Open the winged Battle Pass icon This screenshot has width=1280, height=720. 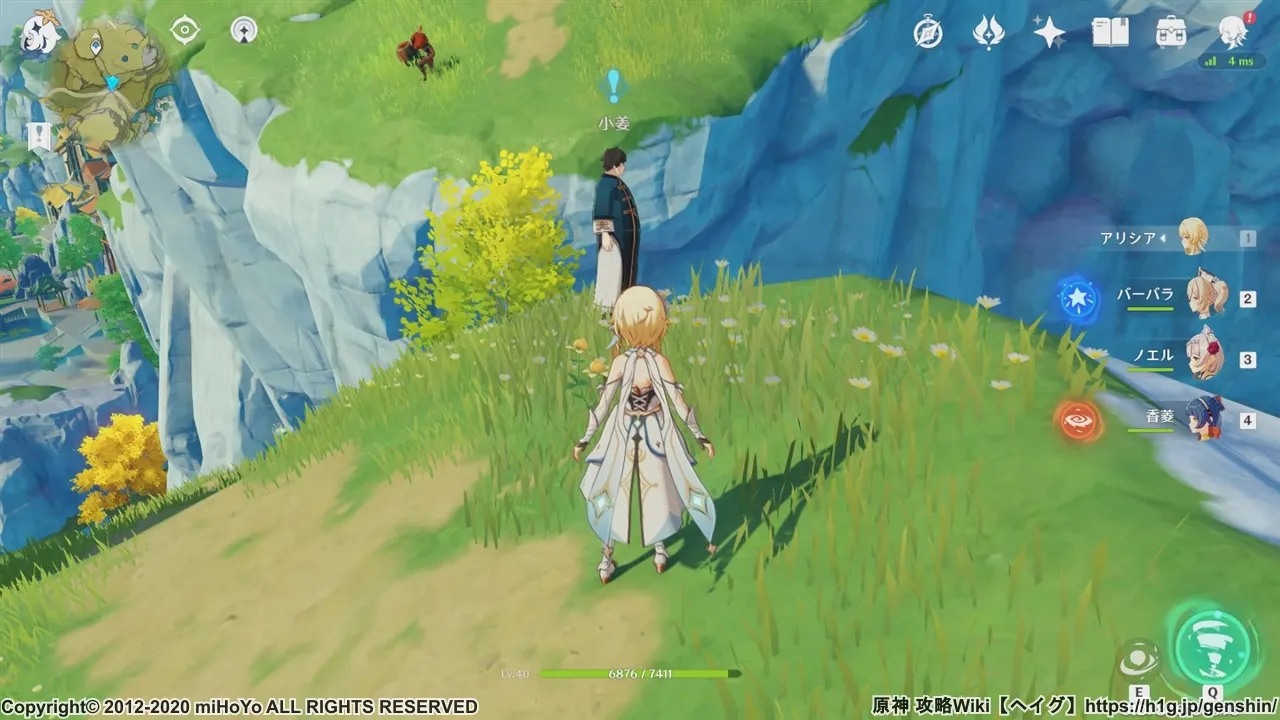click(x=988, y=33)
